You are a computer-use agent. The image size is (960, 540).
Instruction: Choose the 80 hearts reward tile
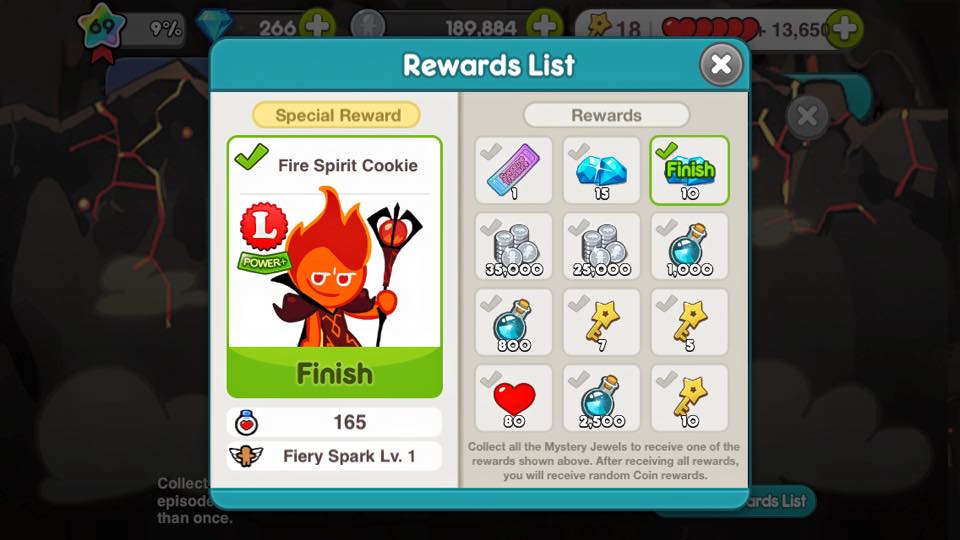tap(513, 398)
